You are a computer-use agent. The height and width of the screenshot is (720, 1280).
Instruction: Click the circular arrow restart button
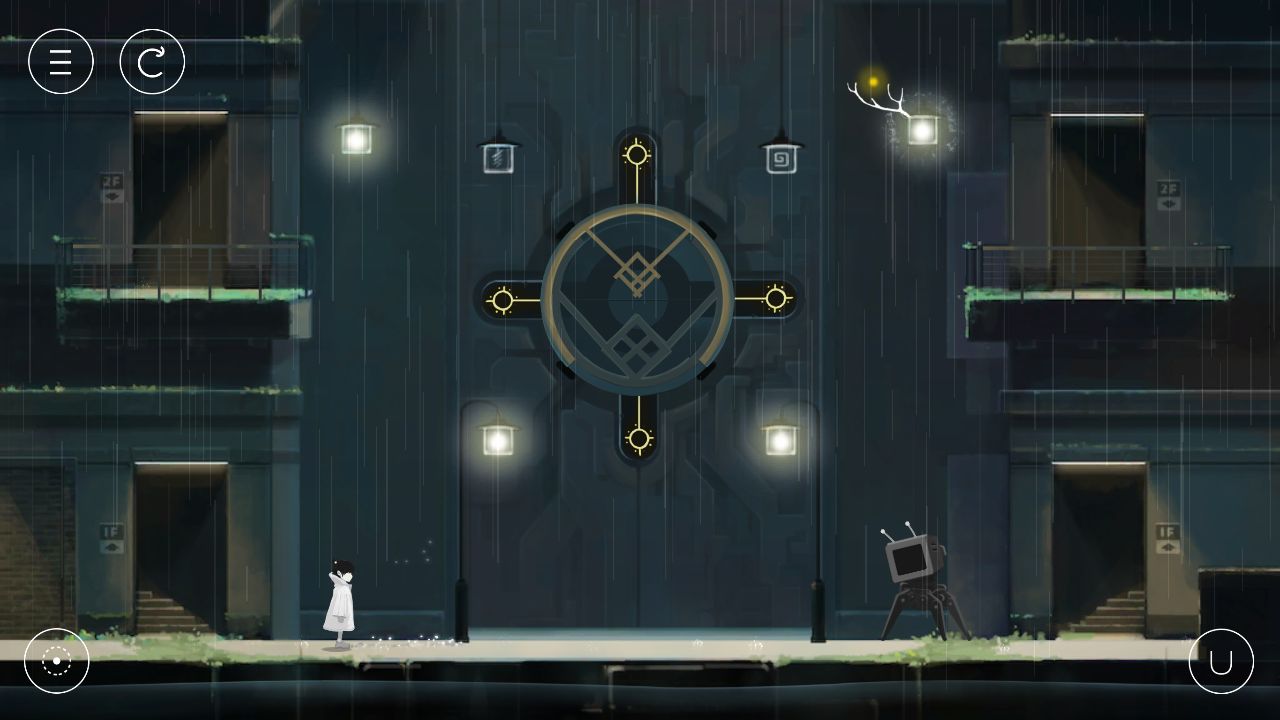pyautogui.click(x=152, y=62)
